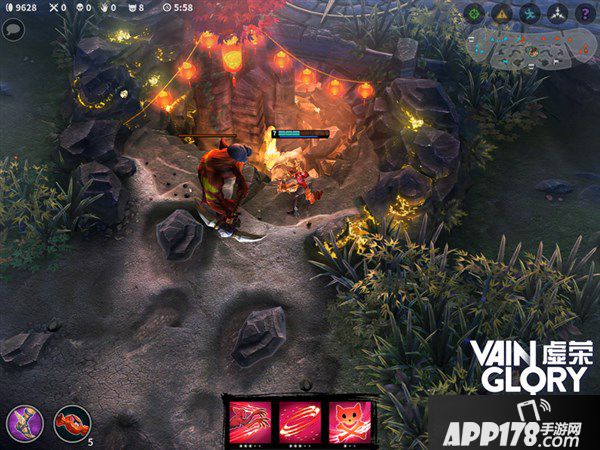Send the green crosshair target ping

(x=474, y=13)
